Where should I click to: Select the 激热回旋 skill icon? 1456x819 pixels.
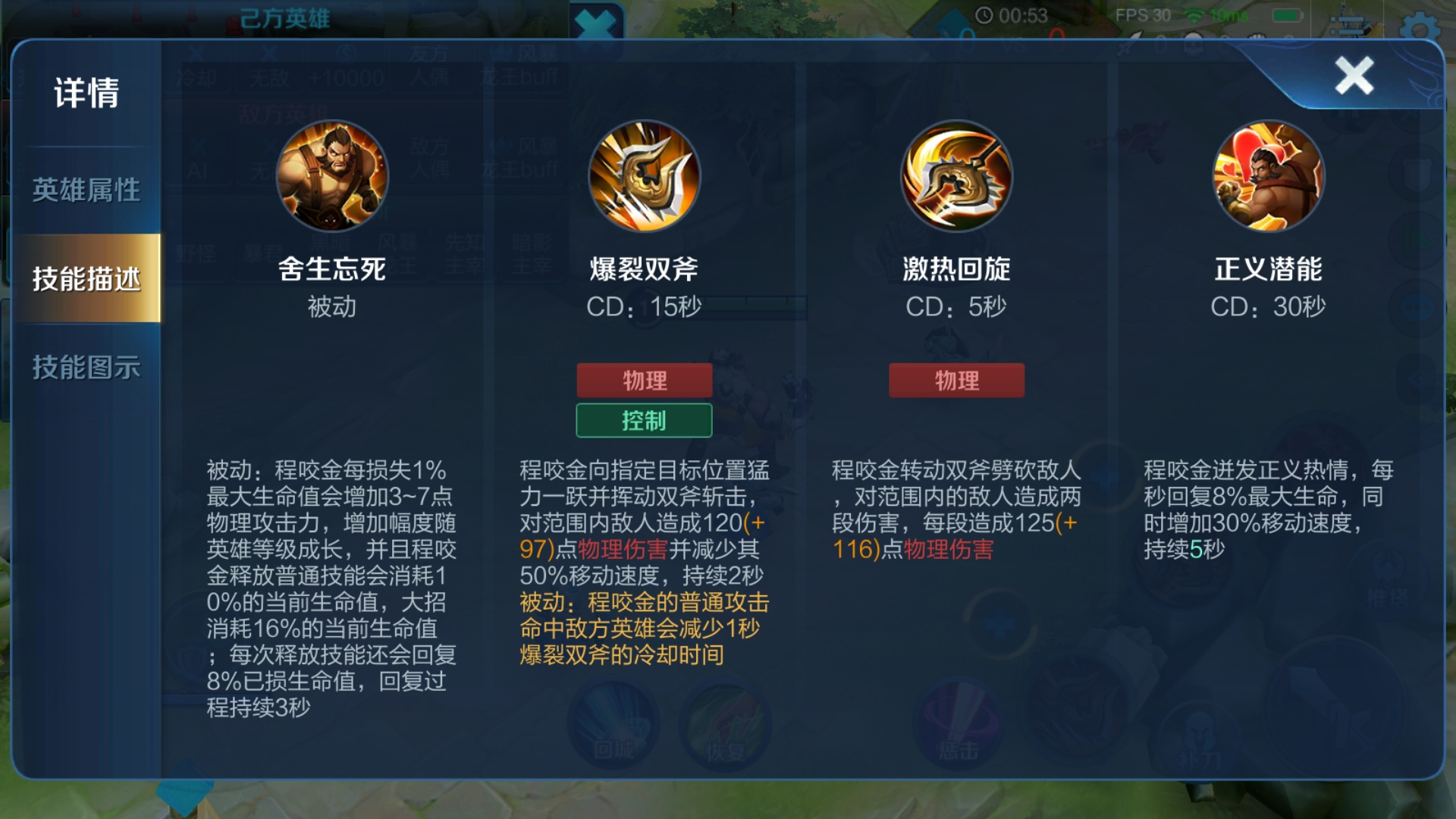[x=956, y=176]
